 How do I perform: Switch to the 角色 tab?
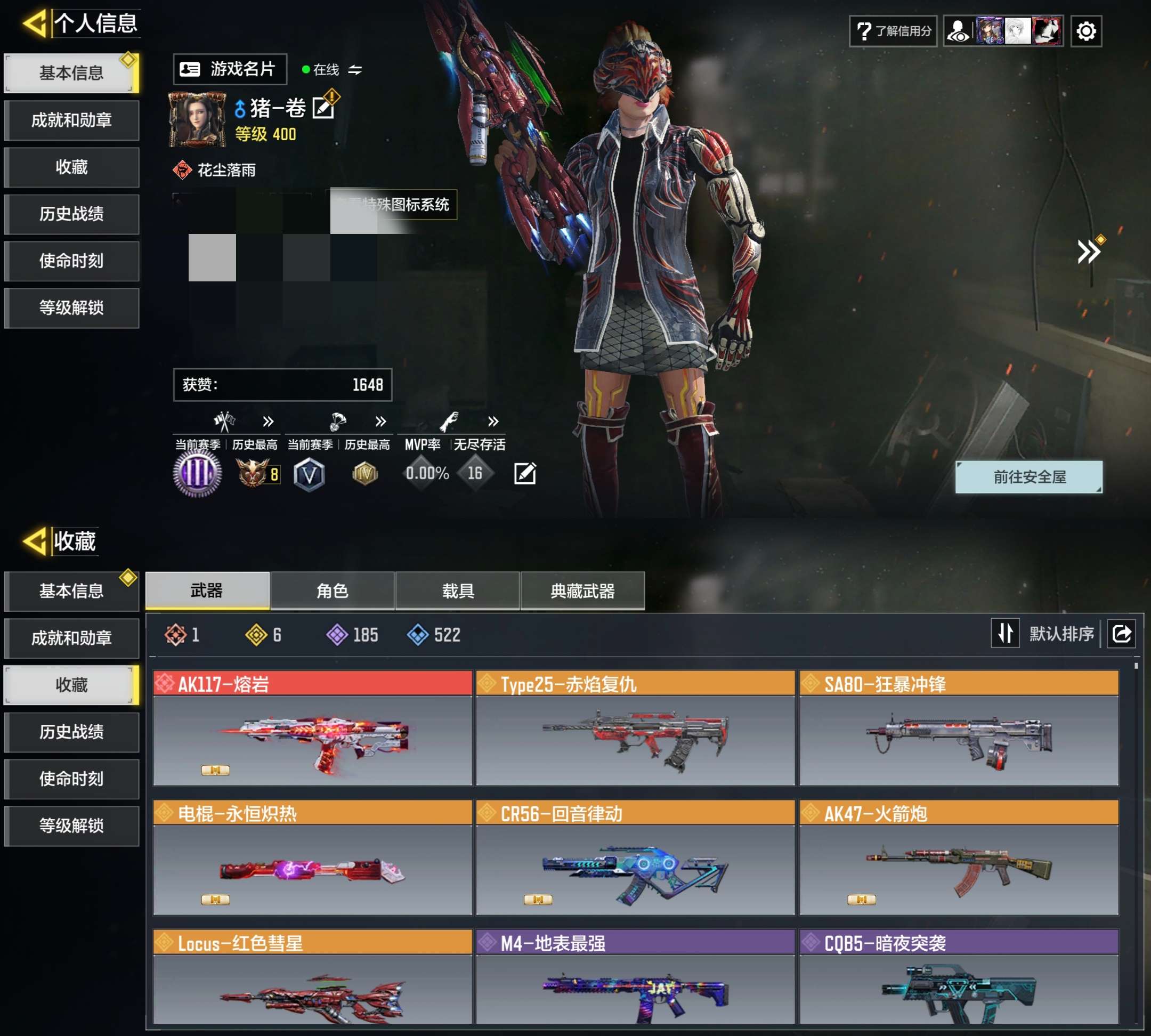(333, 591)
